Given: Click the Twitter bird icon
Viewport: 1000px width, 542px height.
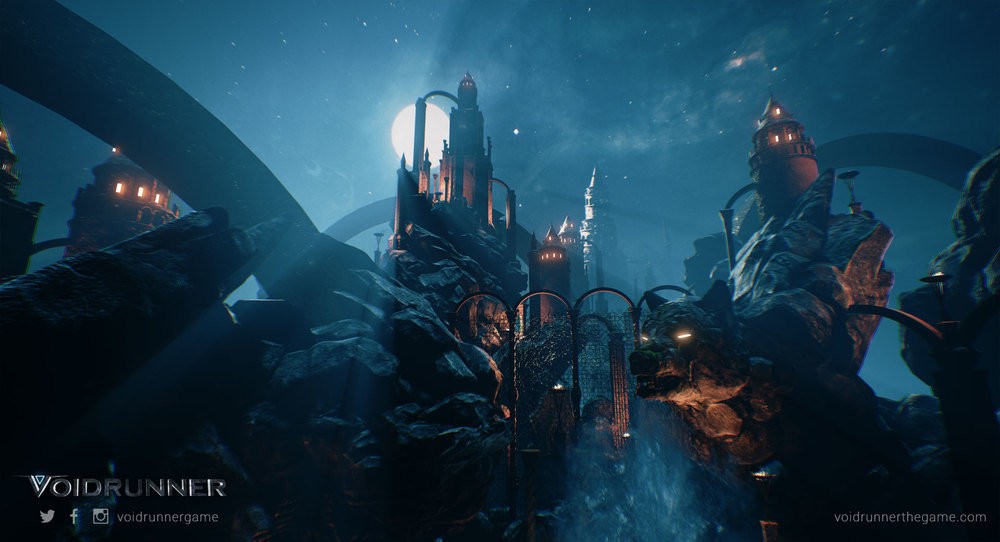Looking at the screenshot, I should [47, 517].
